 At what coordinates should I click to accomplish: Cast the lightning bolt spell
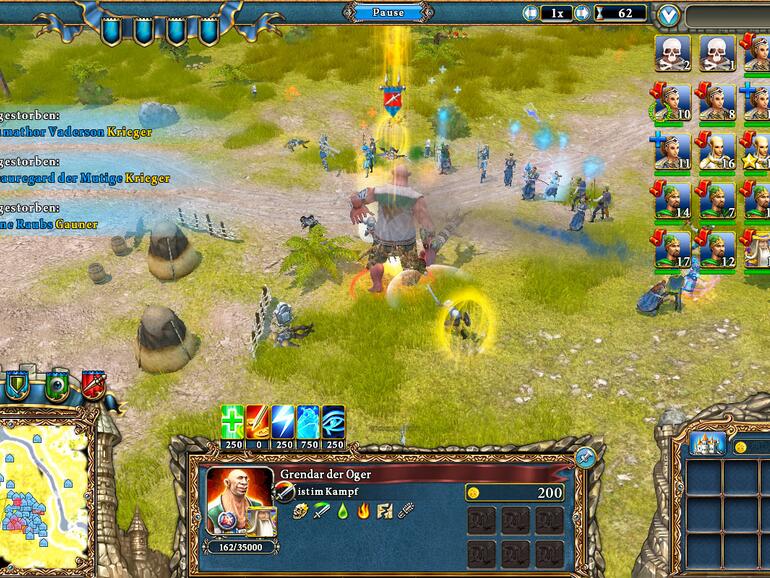pyautogui.click(x=284, y=421)
